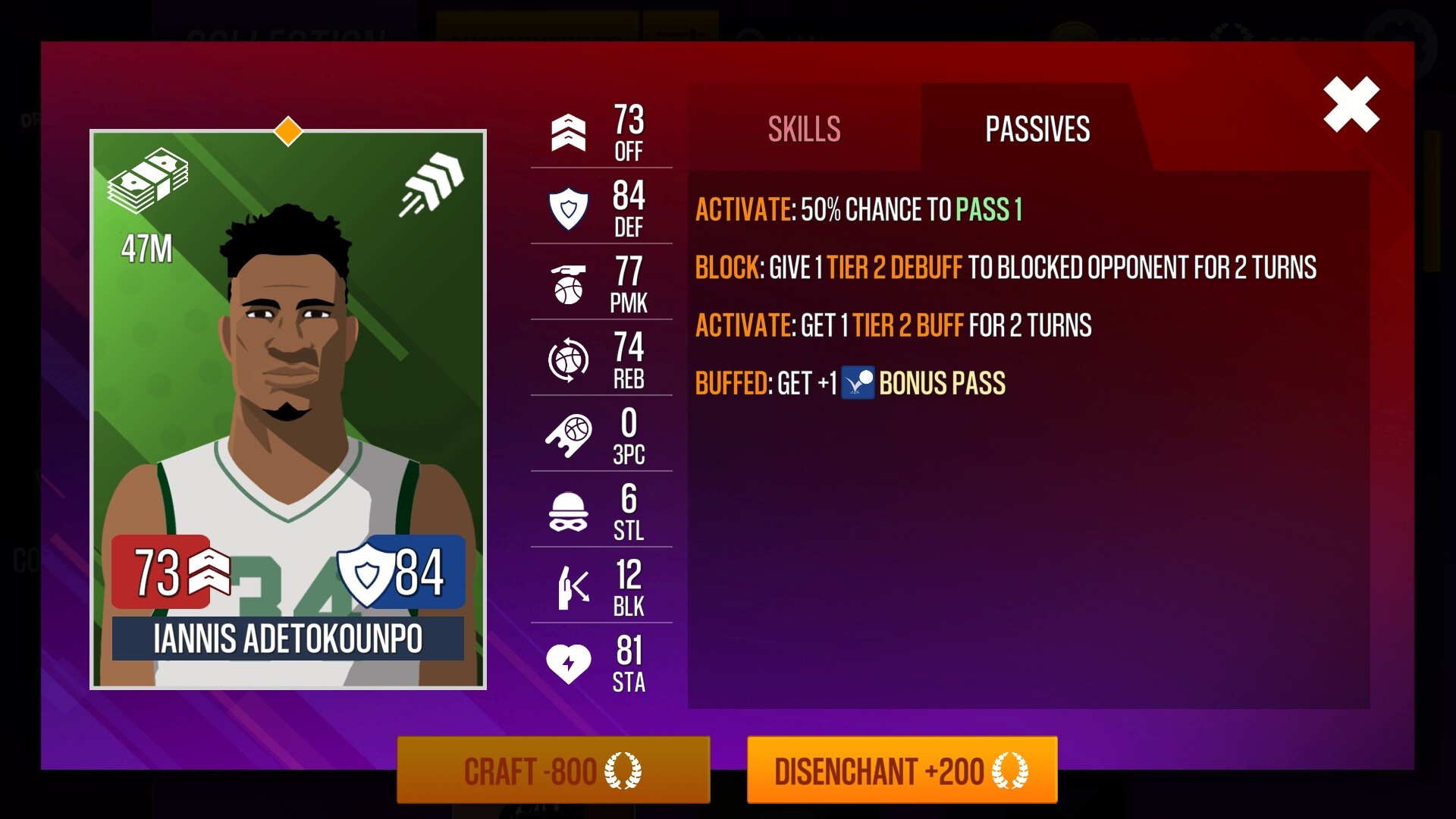1456x819 pixels.
Task: Open the Passives tab
Action: point(1037,129)
